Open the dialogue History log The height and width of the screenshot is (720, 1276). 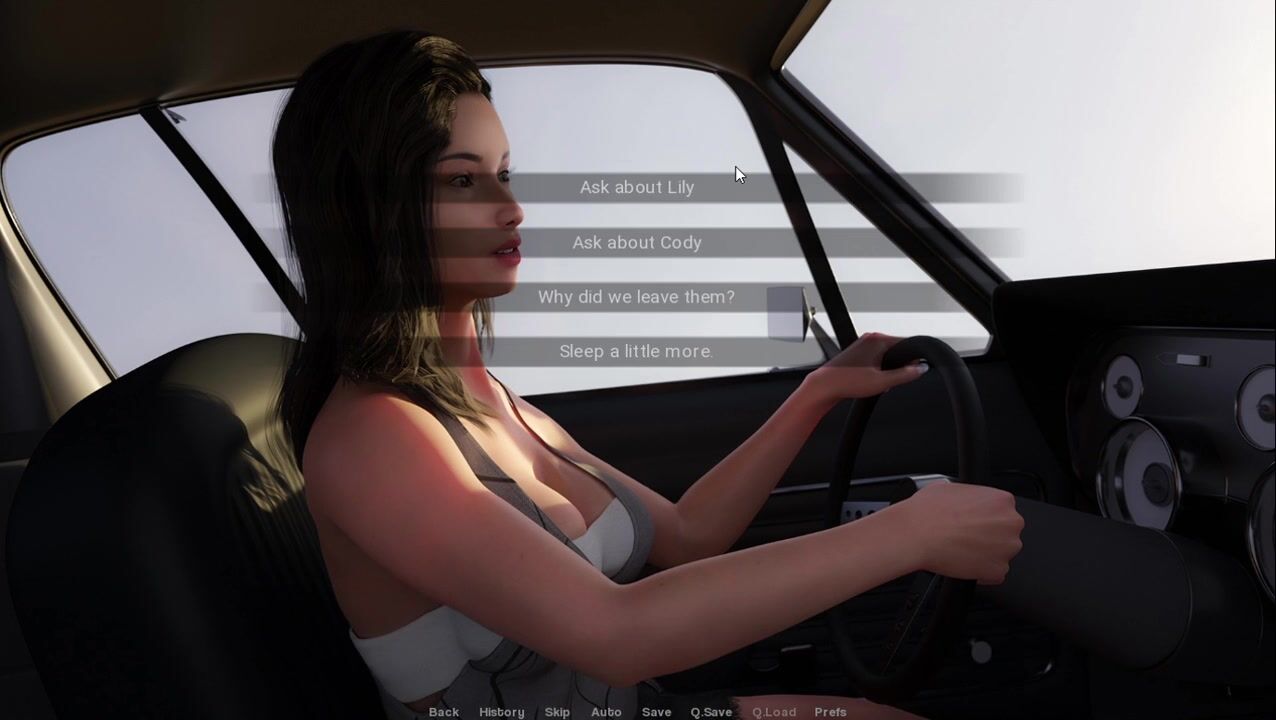501,712
